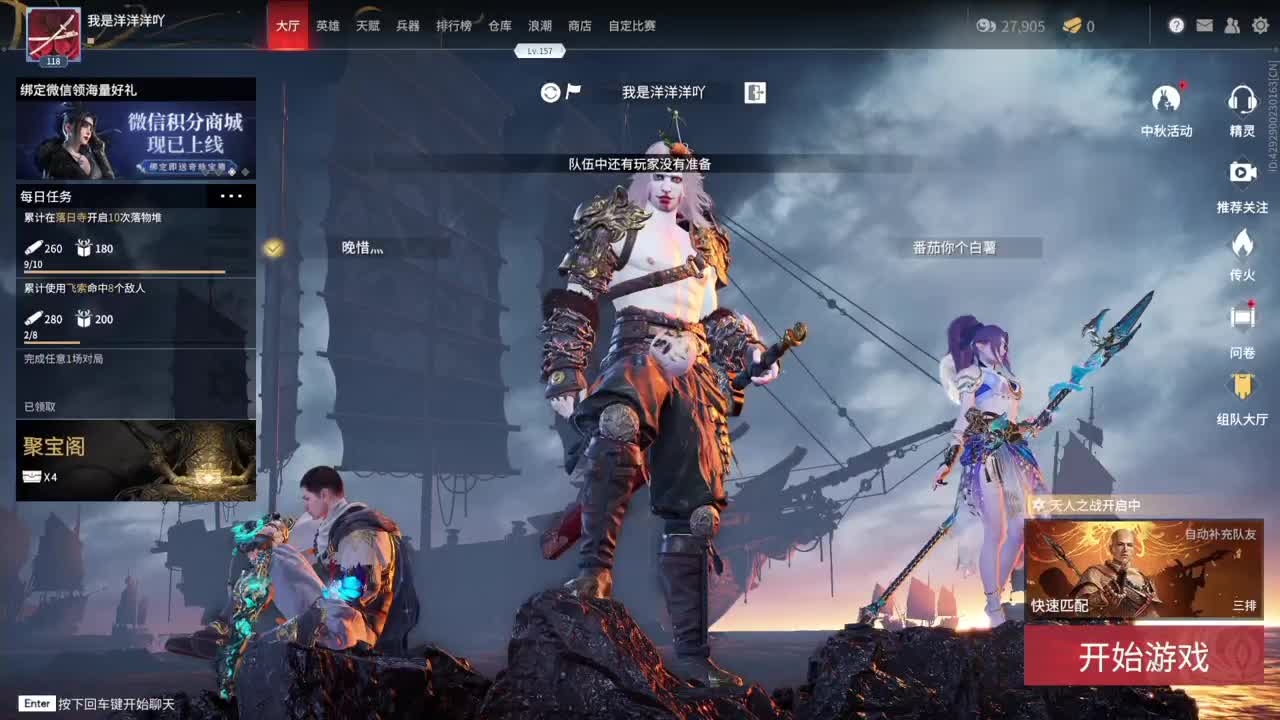This screenshot has height=720, width=1280.
Task: Click the 快速匹配 quick match button
Action: point(1059,605)
